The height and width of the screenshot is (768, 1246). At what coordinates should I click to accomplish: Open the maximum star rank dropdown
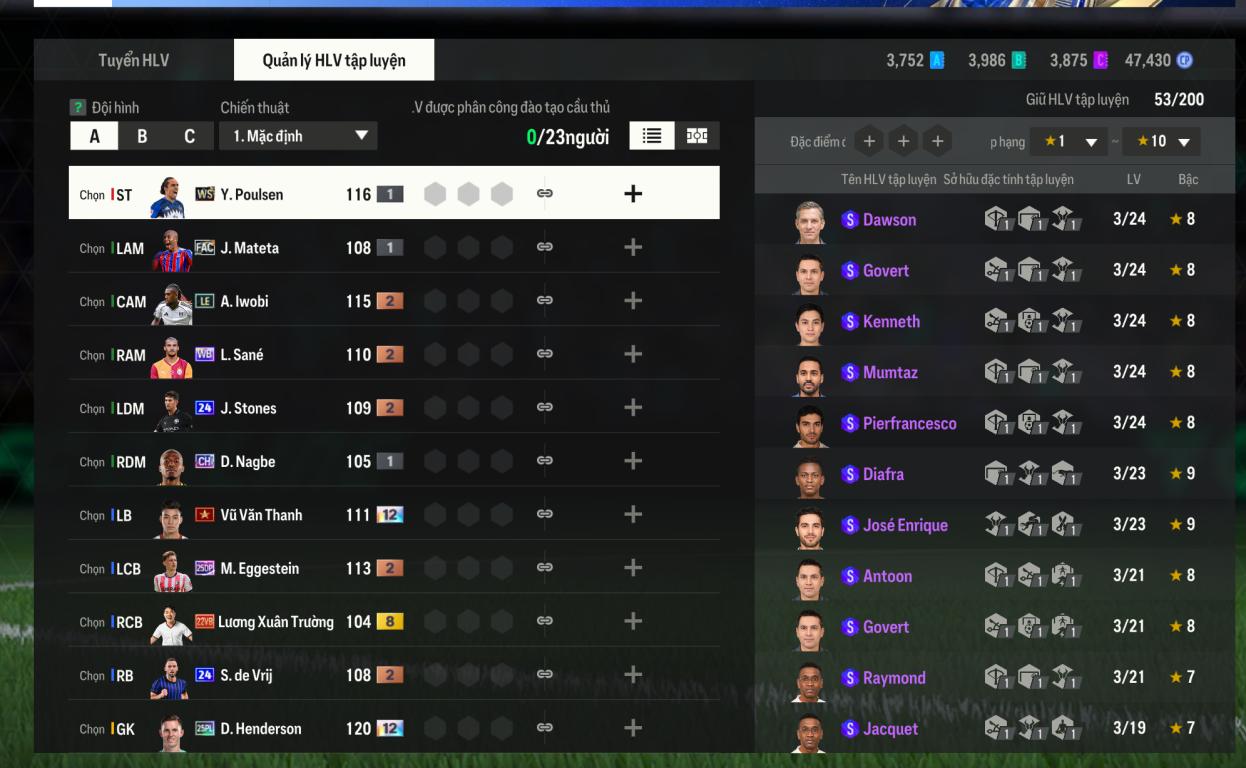(1161, 142)
